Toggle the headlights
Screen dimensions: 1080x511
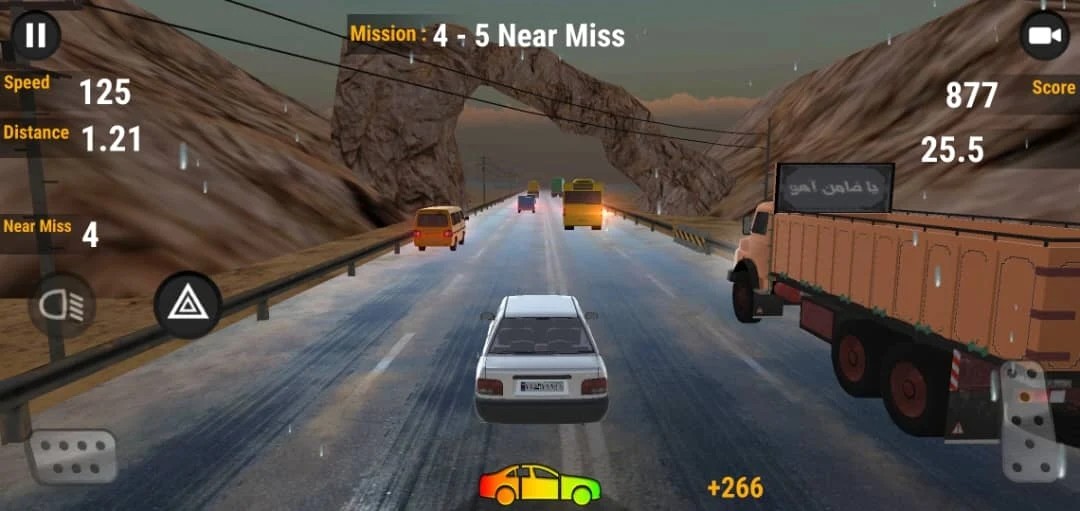pos(62,305)
